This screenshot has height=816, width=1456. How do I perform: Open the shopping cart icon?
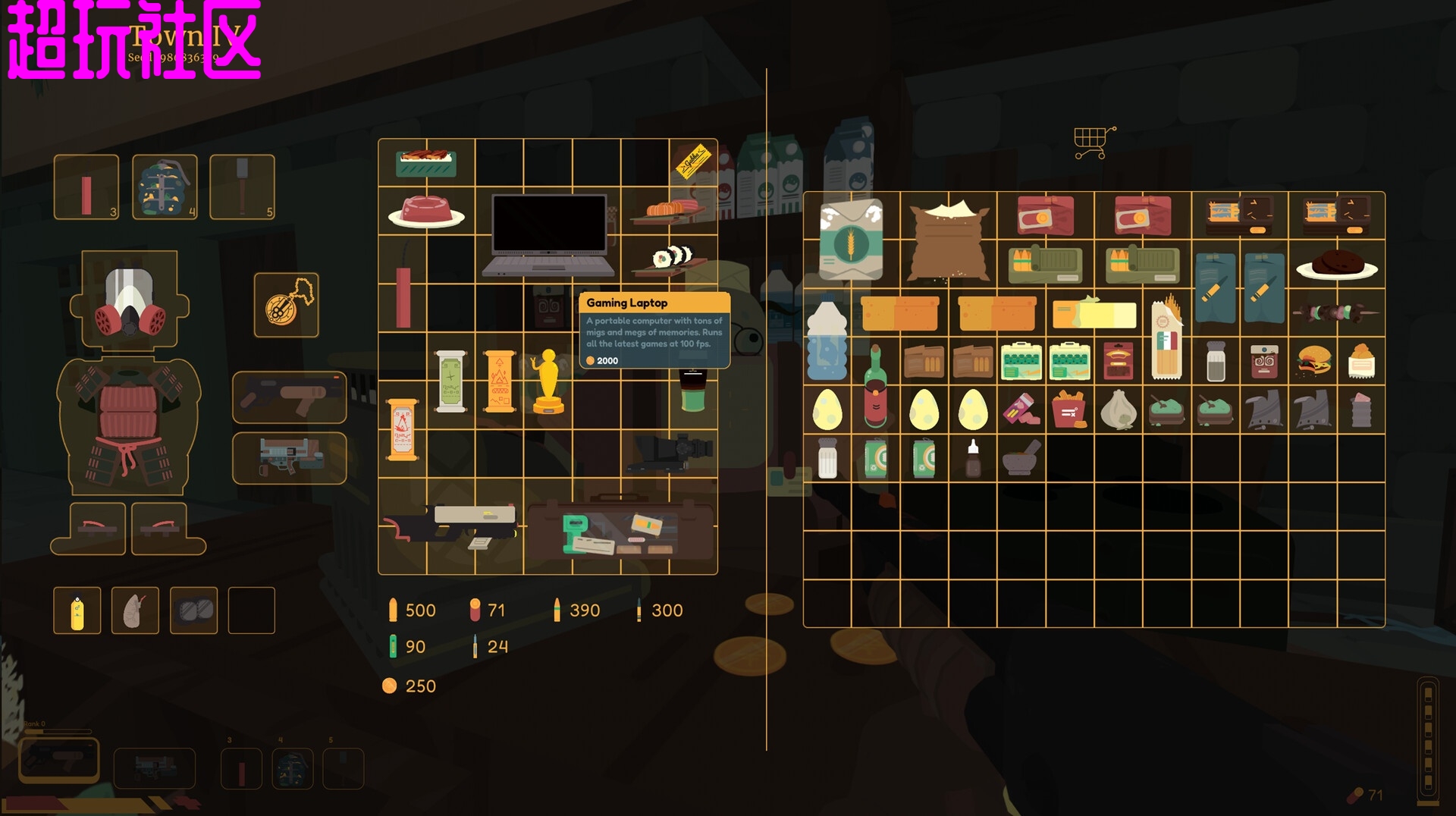coord(1093,143)
